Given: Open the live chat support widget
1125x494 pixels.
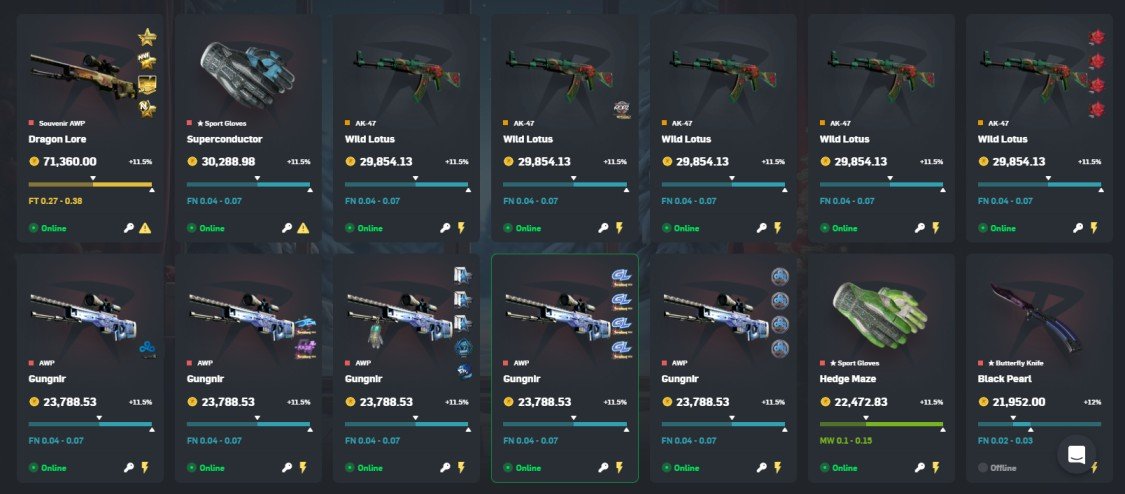Looking at the screenshot, I should pyautogui.click(x=1077, y=454).
